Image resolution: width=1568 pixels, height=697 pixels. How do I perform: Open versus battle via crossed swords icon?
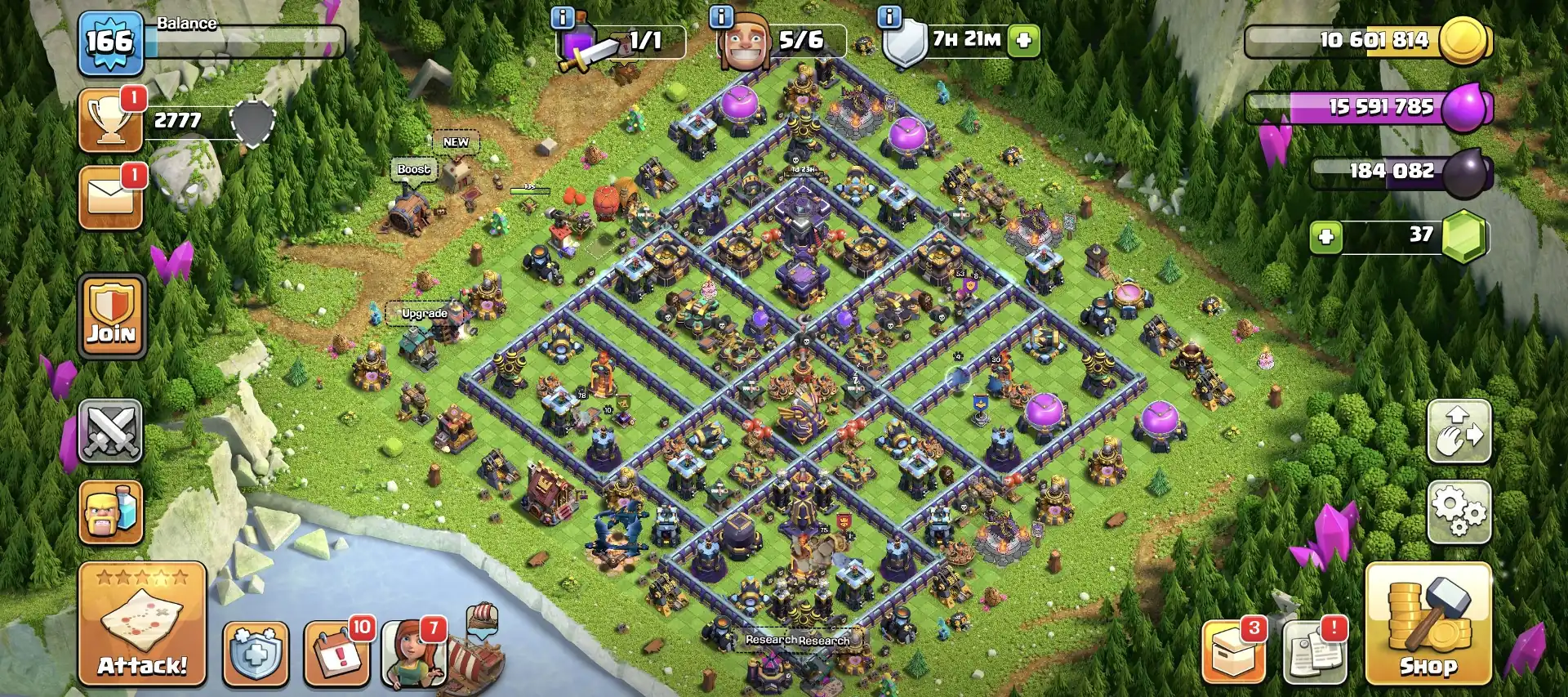point(111,431)
